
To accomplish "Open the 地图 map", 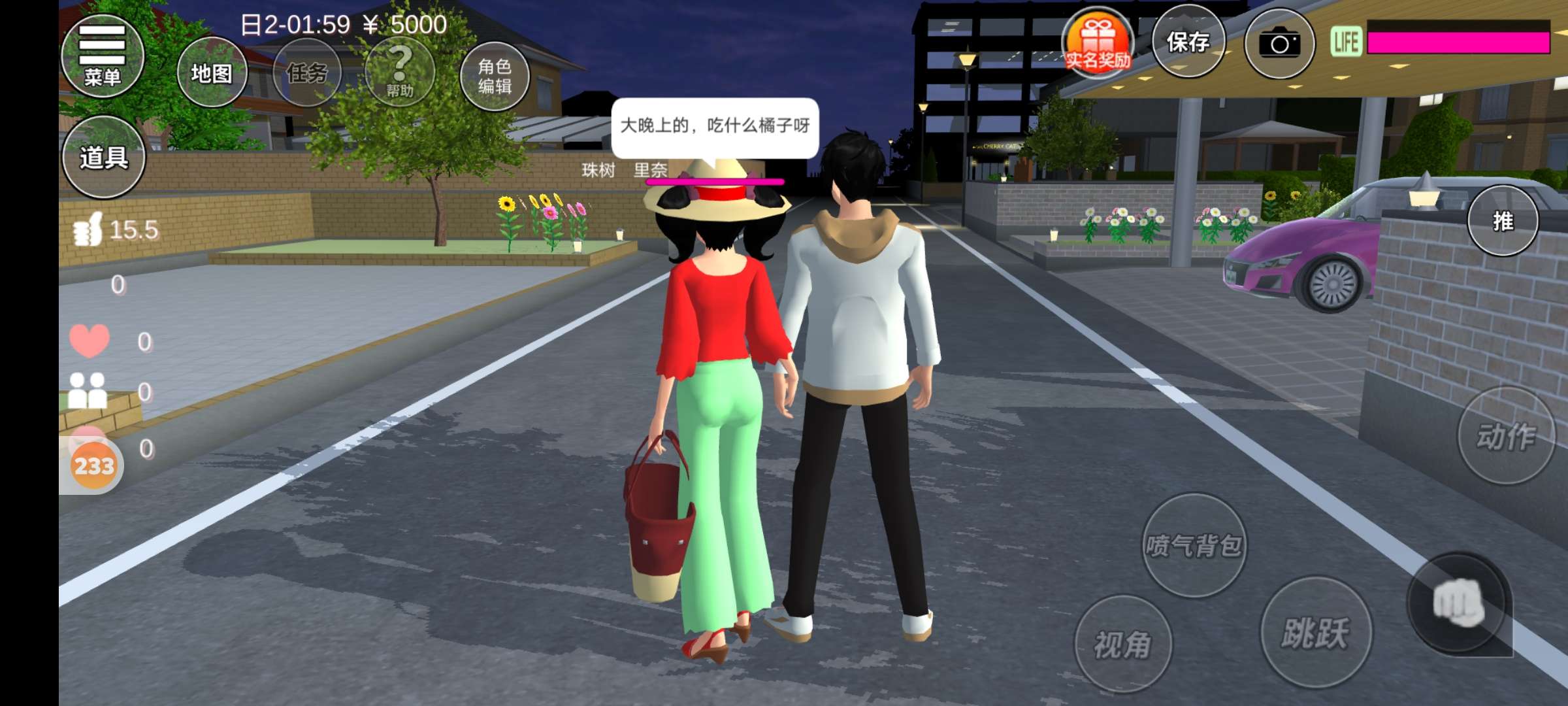I will (212, 73).
